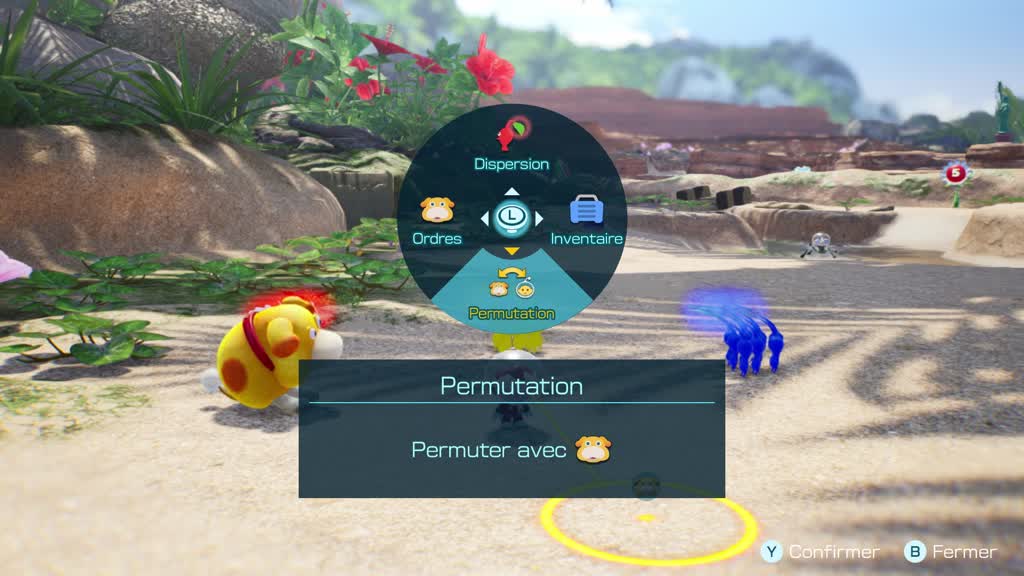Viewport: 1024px width, 576px height.
Task: Open the Inventaire menu entry
Action: (586, 221)
